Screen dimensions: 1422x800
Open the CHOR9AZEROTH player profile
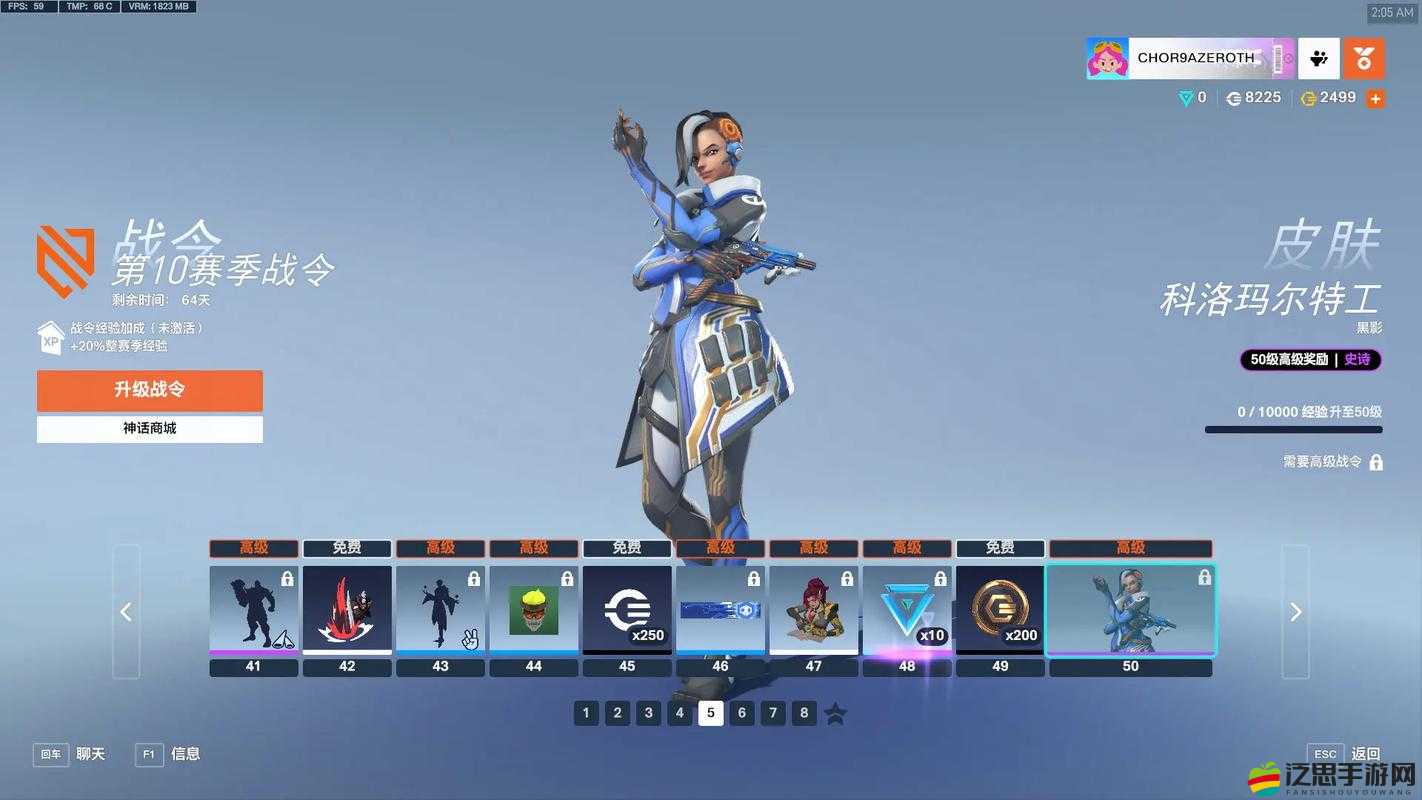tap(1190, 59)
